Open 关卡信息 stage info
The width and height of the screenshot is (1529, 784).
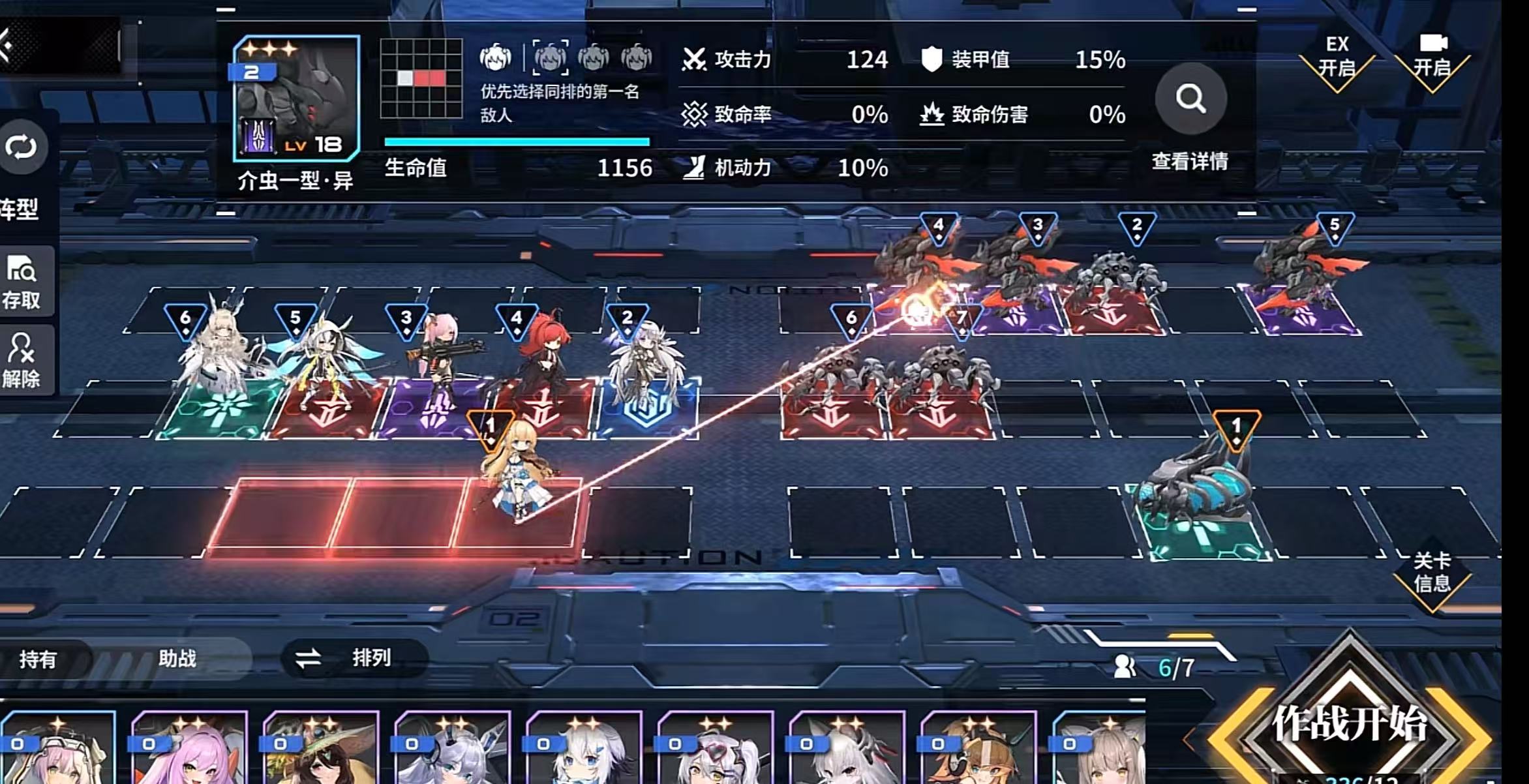tap(1432, 573)
